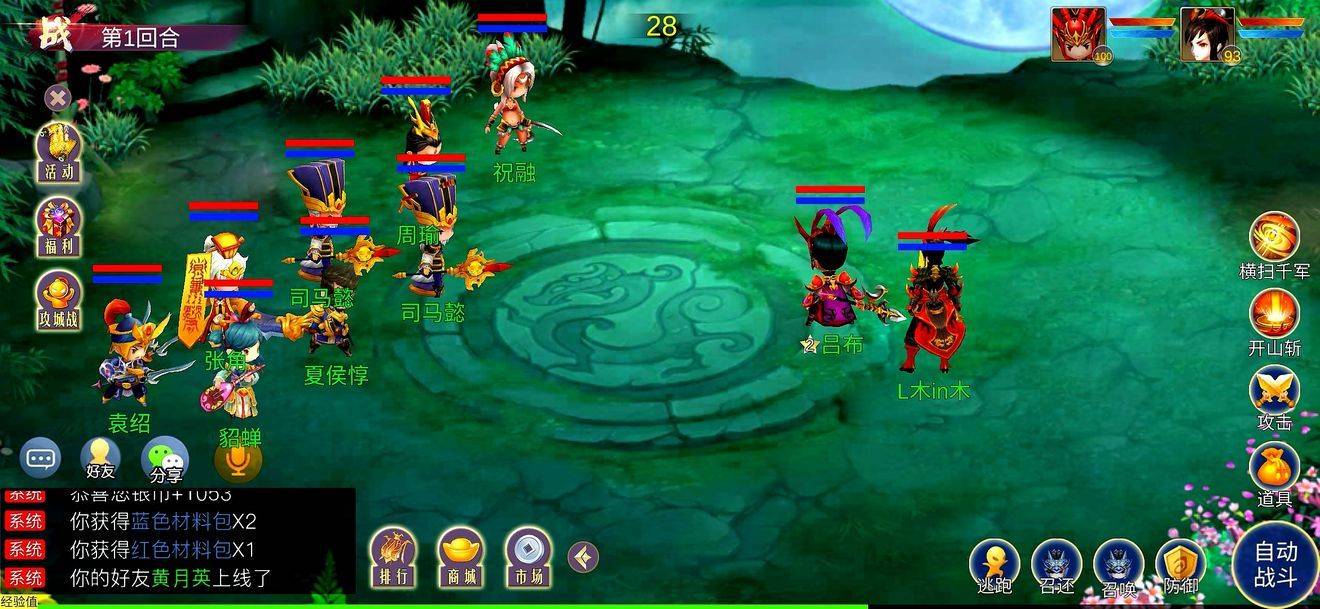Open the 市场 market
1320x609 pixels.
(x=528, y=554)
